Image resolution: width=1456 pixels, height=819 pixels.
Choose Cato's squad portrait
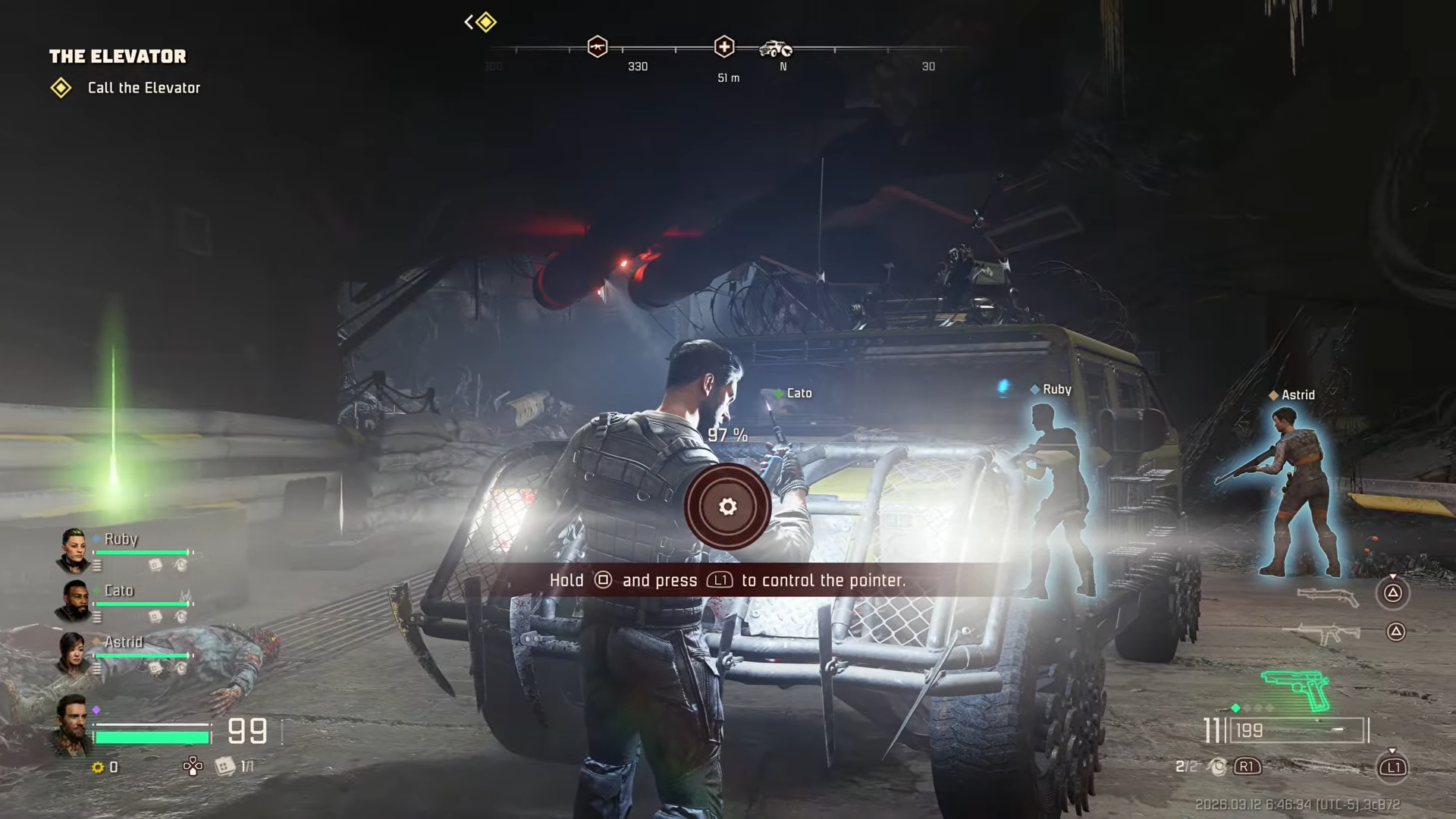pyautogui.click(x=74, y=601)
